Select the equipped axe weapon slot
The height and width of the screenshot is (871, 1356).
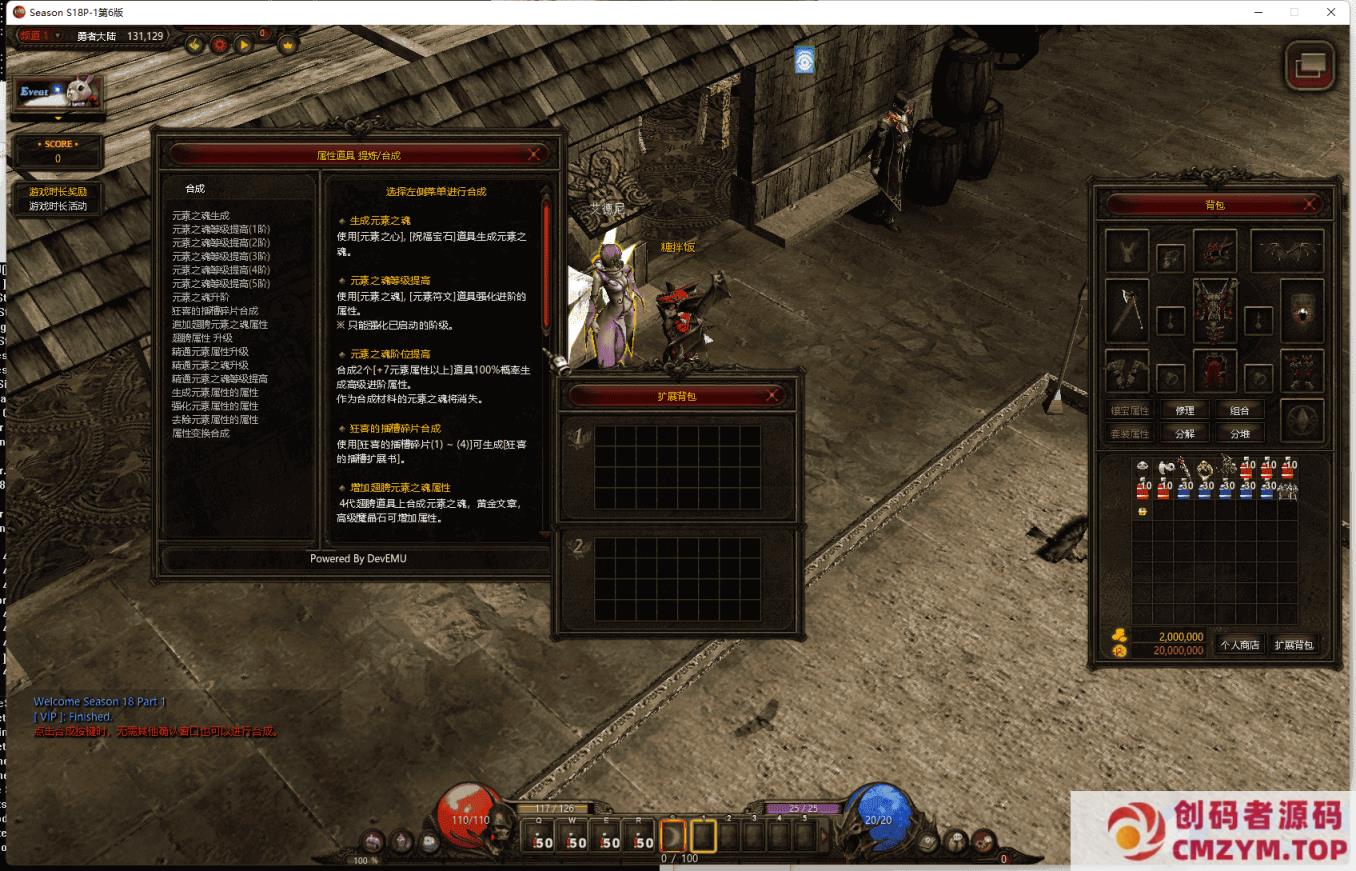click(1127, 311)
